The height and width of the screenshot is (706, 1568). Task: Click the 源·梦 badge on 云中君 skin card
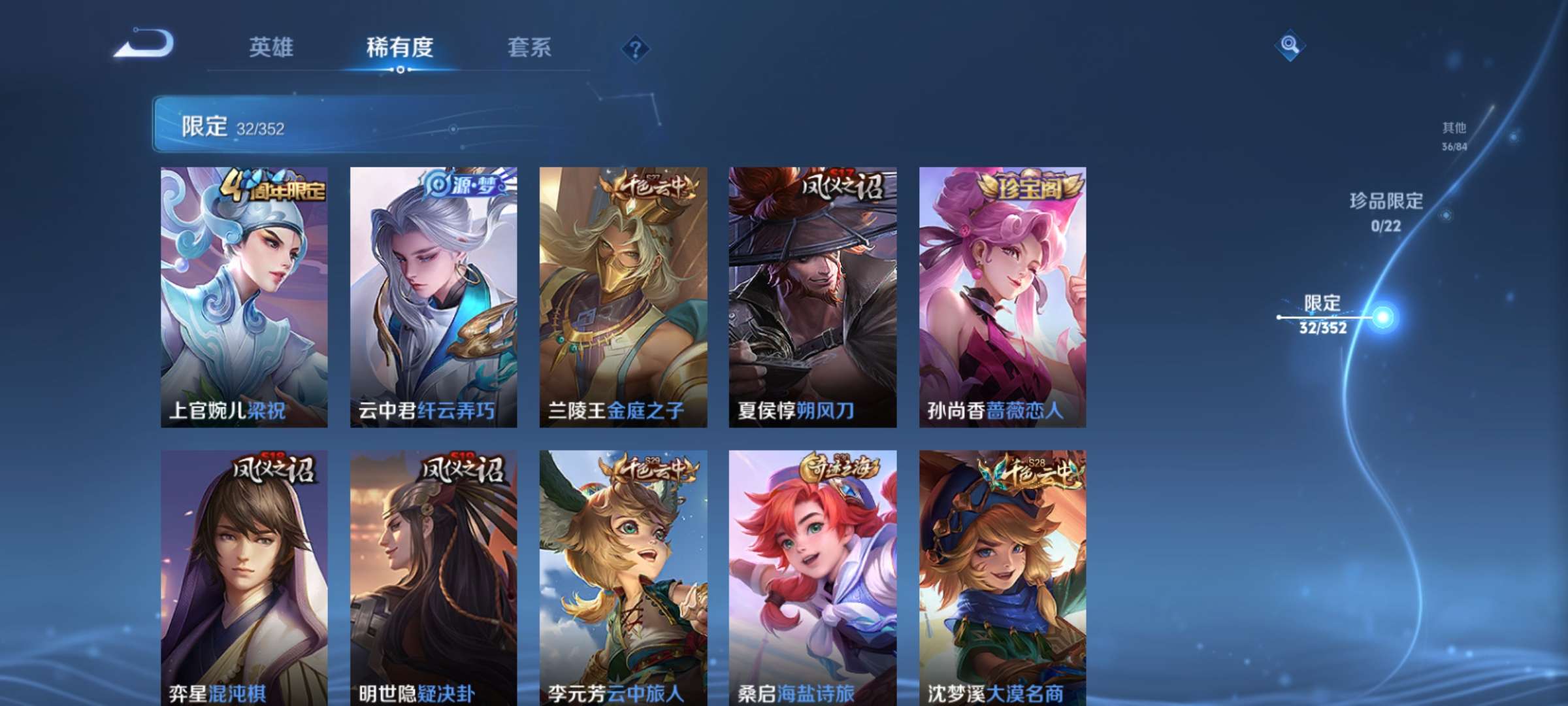pos(464,186)
